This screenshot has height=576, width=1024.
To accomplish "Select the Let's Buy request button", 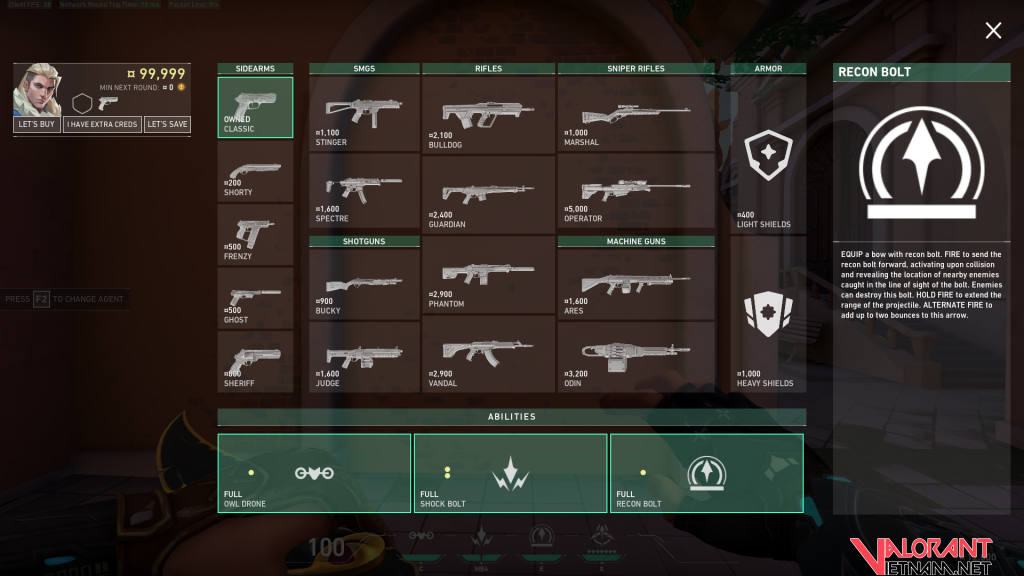I will 36,125.
